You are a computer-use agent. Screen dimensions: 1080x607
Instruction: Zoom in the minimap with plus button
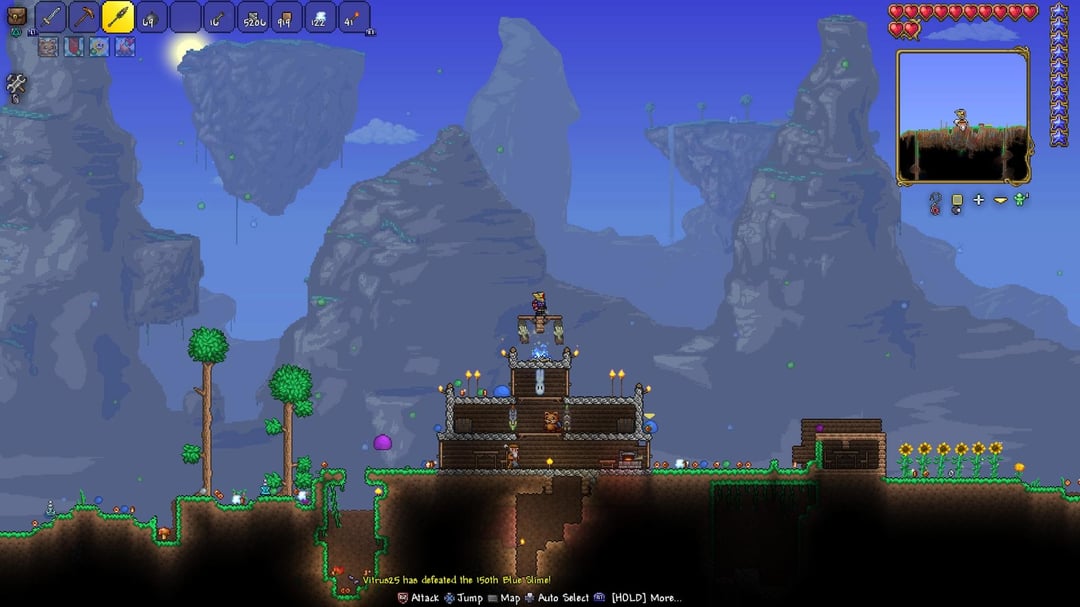click(x=978, y=200)
